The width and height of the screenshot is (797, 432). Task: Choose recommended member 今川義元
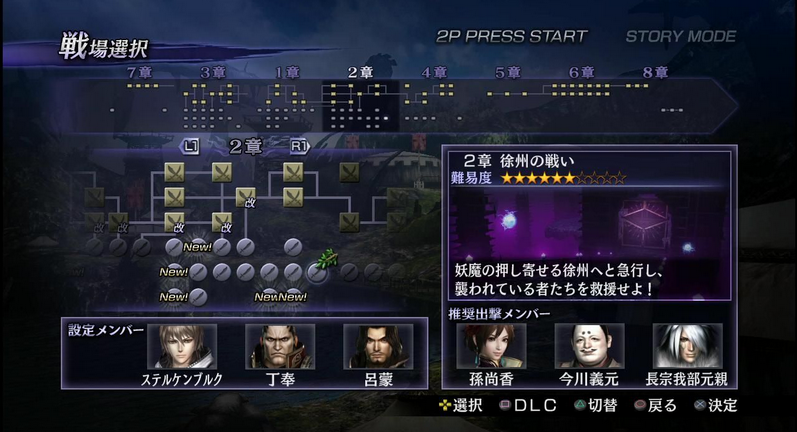(x=589, y=346)
